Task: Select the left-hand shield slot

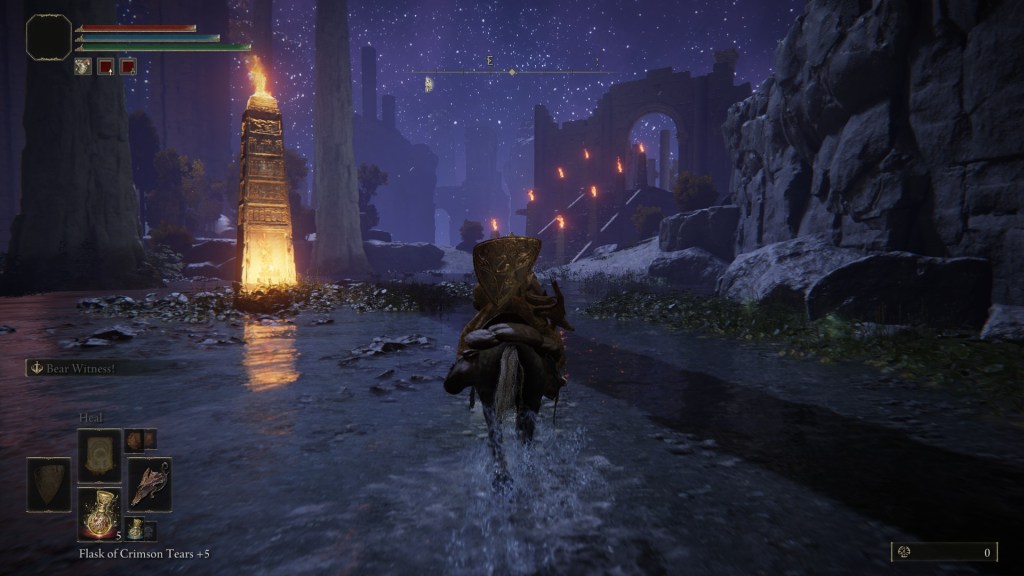Action: tap(48, 484)
